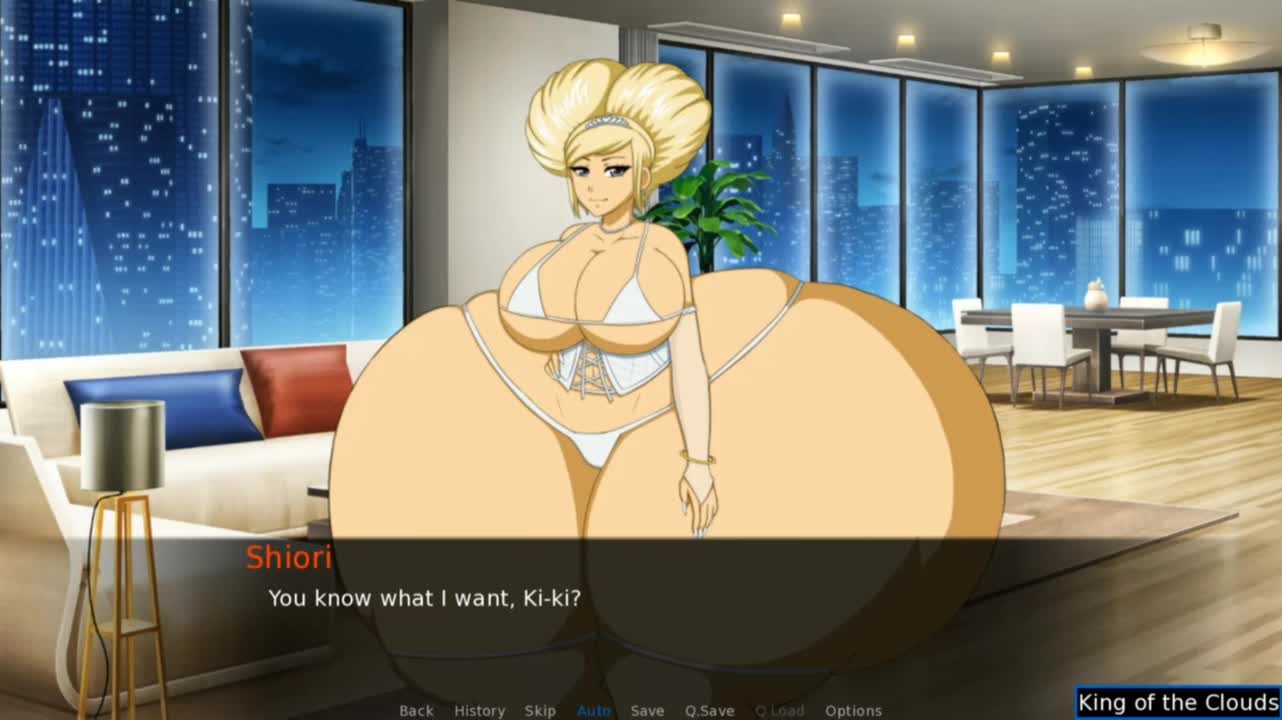Open the Options menu
This screenshot has height=720, width=1282.
tap(853, 711)
